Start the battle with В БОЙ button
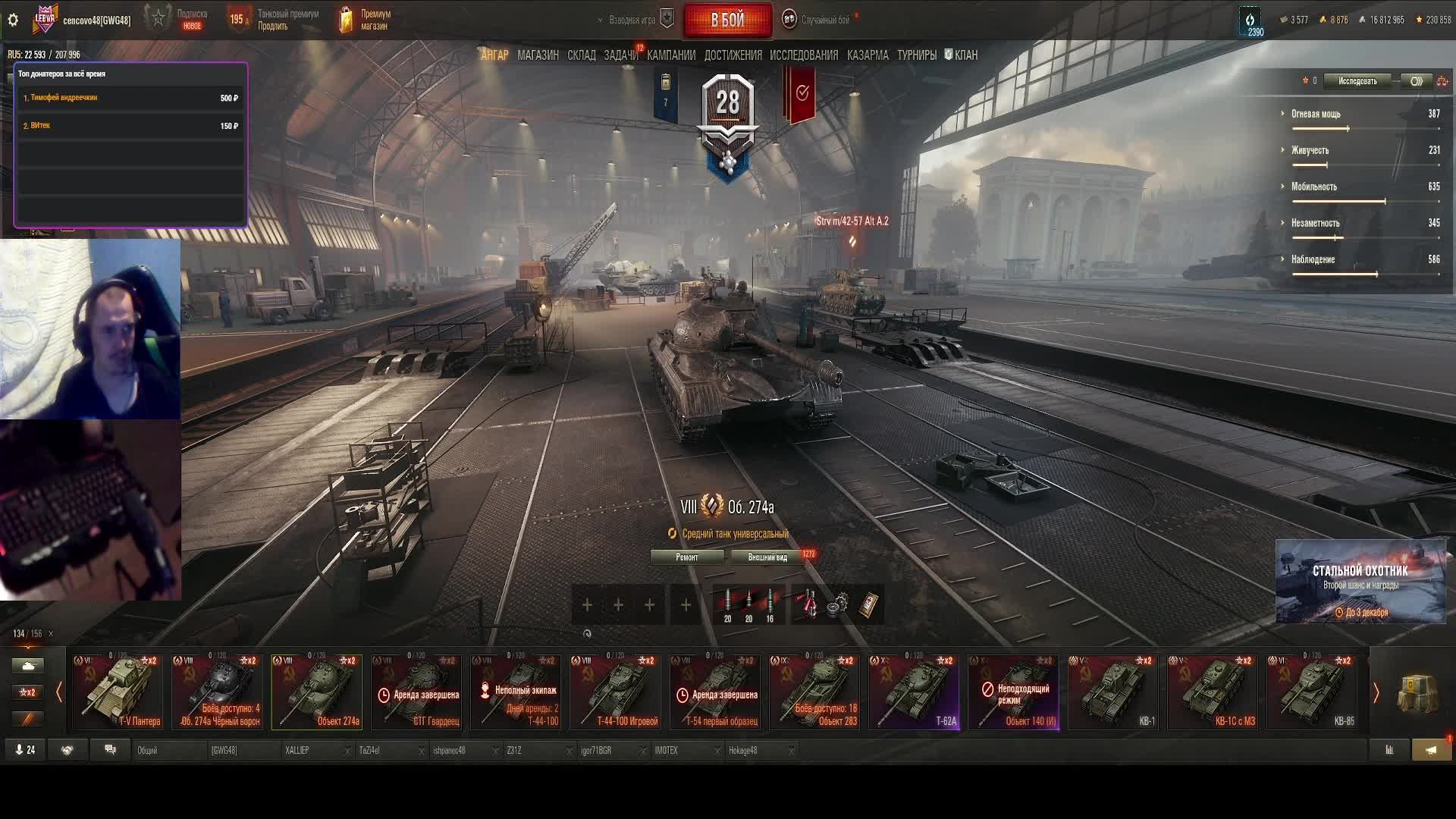 click(x=727, y=20)
